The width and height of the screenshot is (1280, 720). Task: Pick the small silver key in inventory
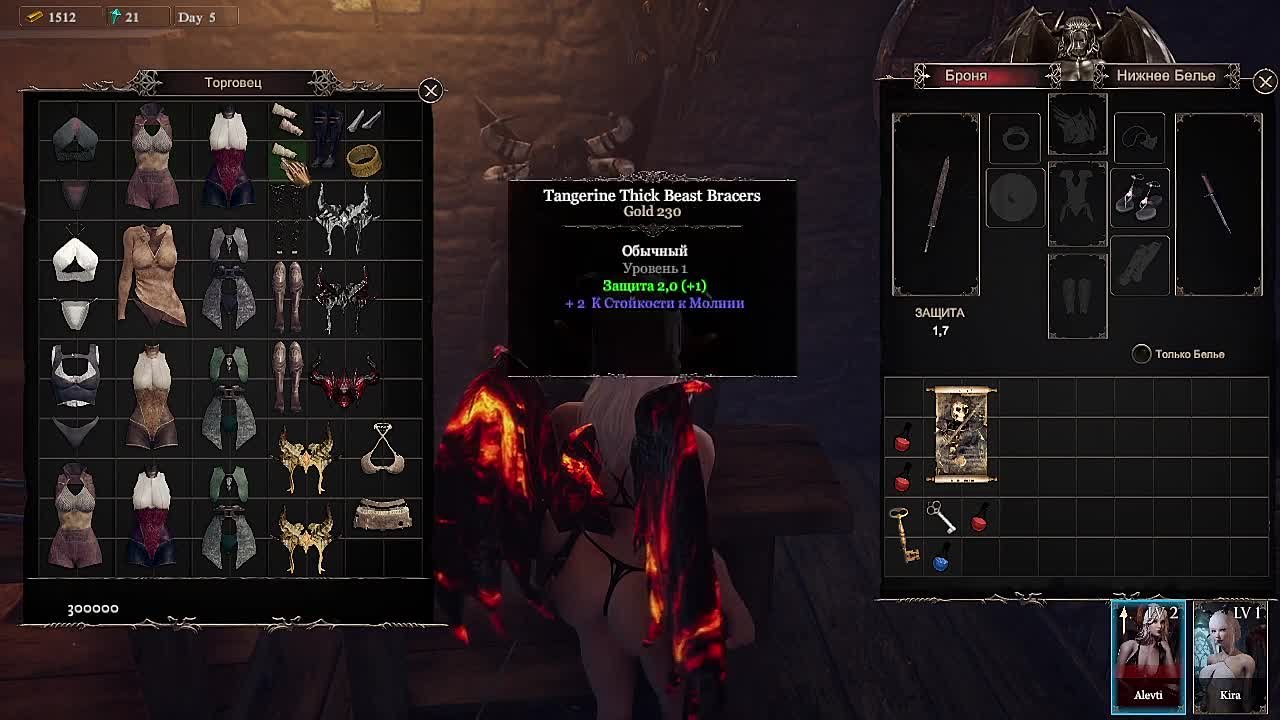pyautogui.click(x=940, y=516)
